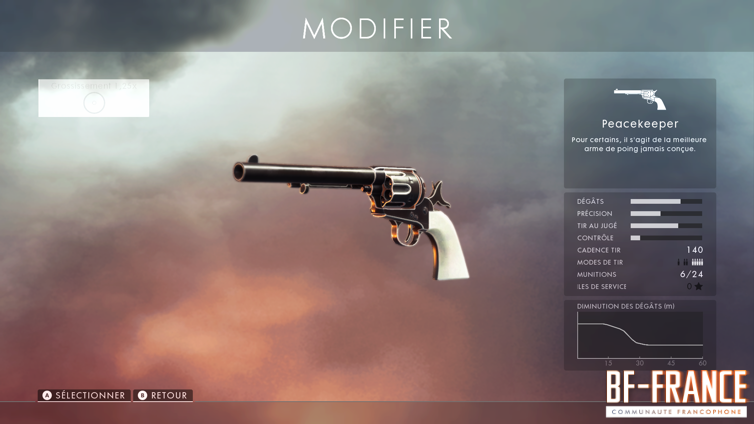
Task: Select the Grossissement 1,25x magnification tile
Action: [x=94, y=98]
